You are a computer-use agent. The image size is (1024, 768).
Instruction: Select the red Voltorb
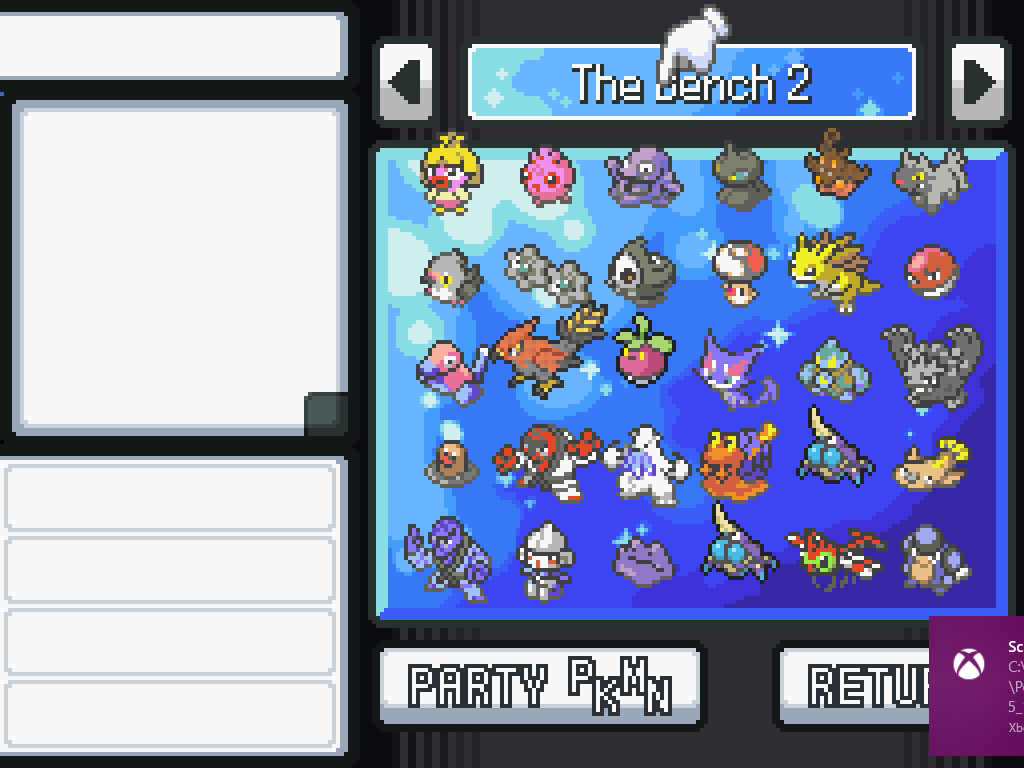931,272
